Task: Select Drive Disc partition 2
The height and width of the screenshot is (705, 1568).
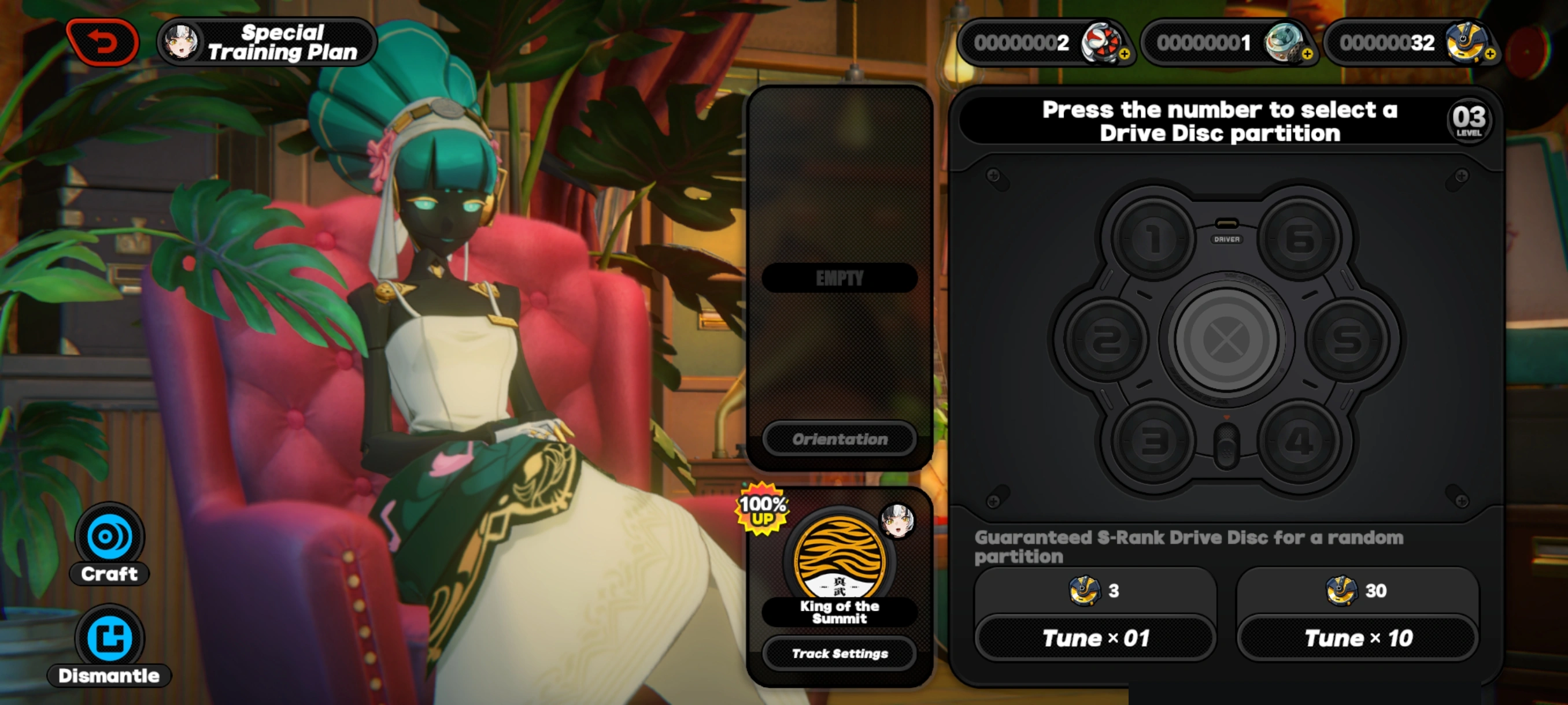Action: click(x=1104, y=339)
